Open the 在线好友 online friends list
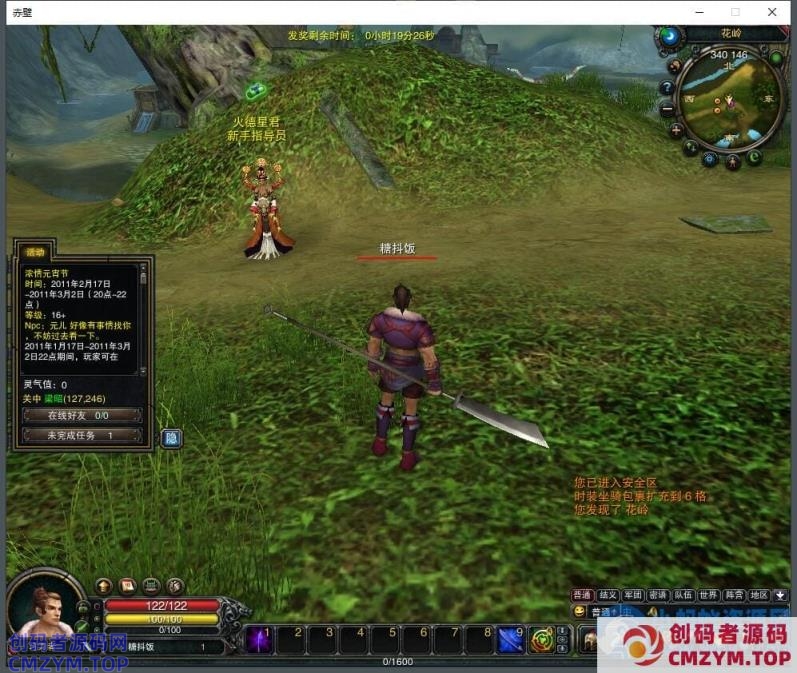 [x=81, y=414]
